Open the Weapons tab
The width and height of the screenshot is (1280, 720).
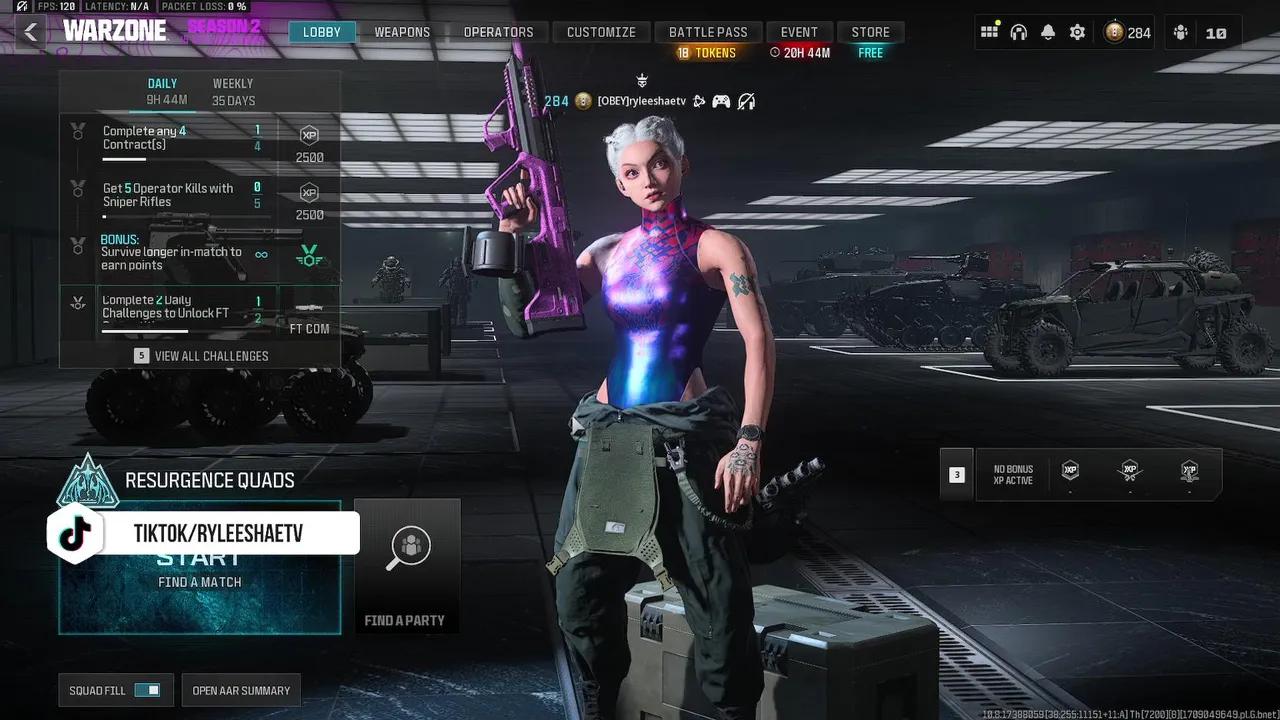(x=402, y=32)
